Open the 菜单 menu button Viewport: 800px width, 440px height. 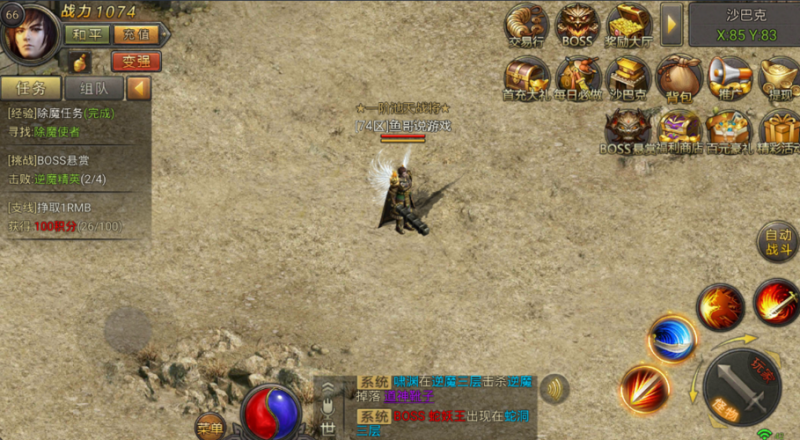(210, 425)
